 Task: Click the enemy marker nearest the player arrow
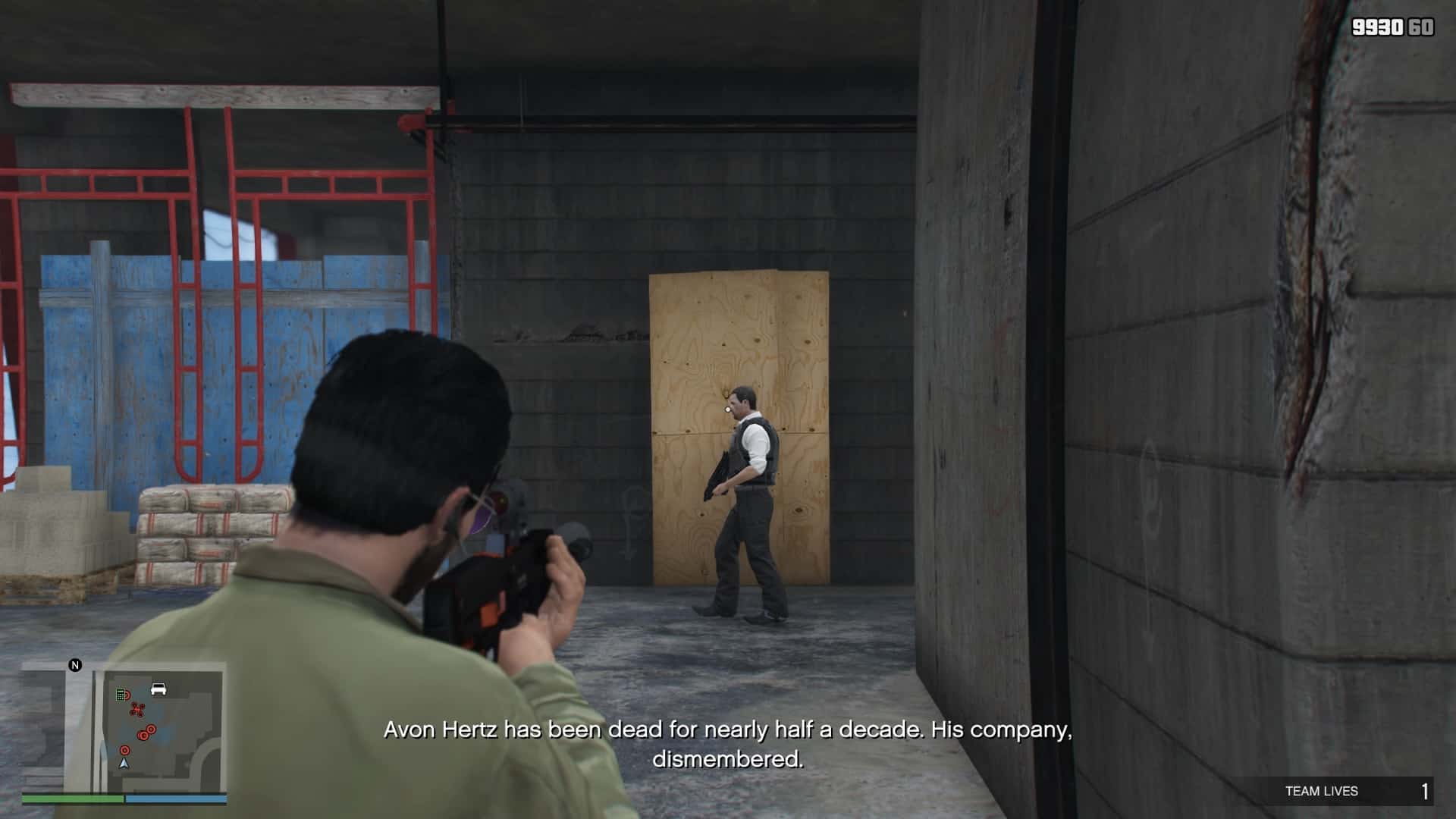[x=125, y=750]
